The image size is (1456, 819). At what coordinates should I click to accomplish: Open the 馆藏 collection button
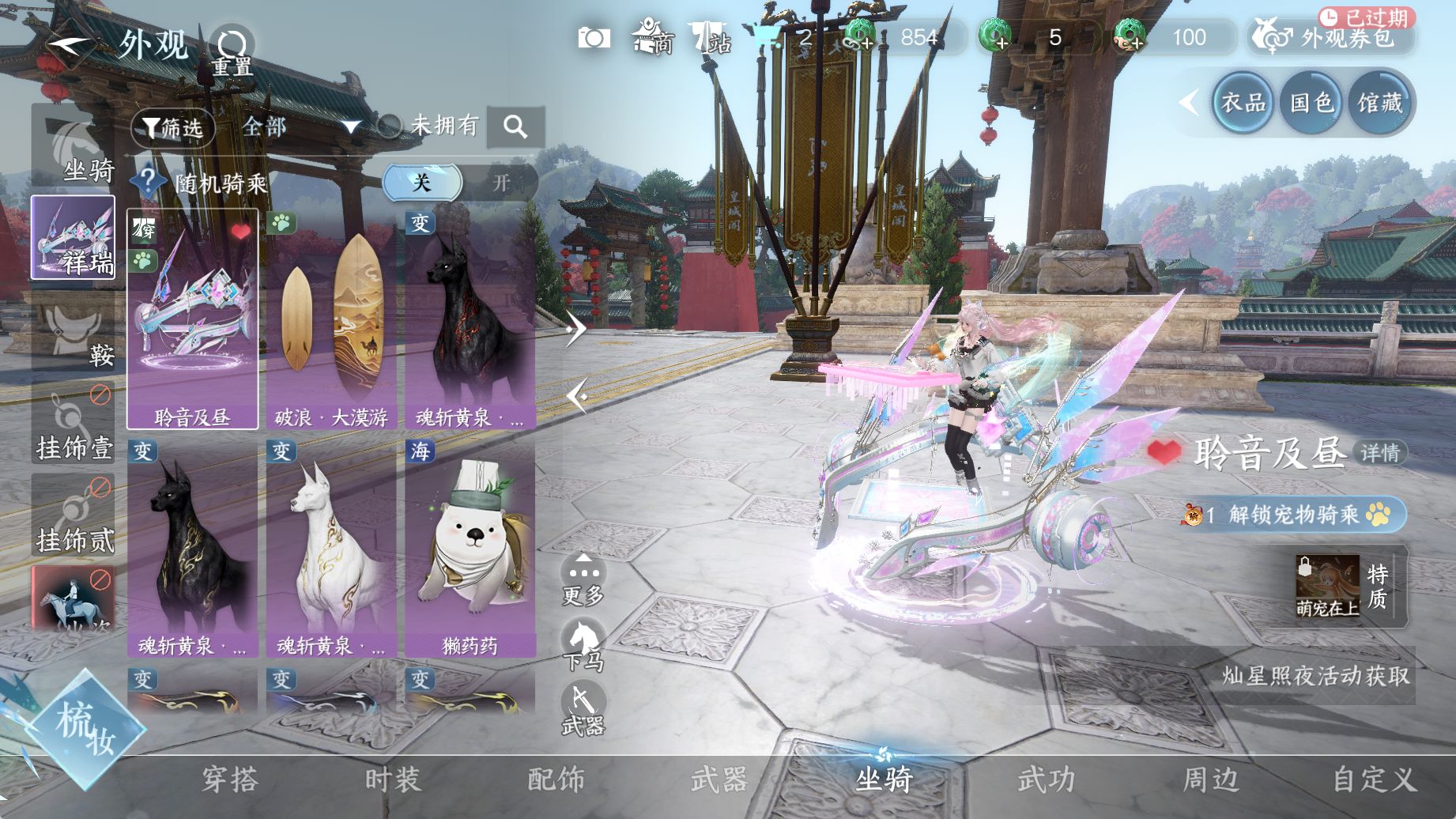(1380, 103)
